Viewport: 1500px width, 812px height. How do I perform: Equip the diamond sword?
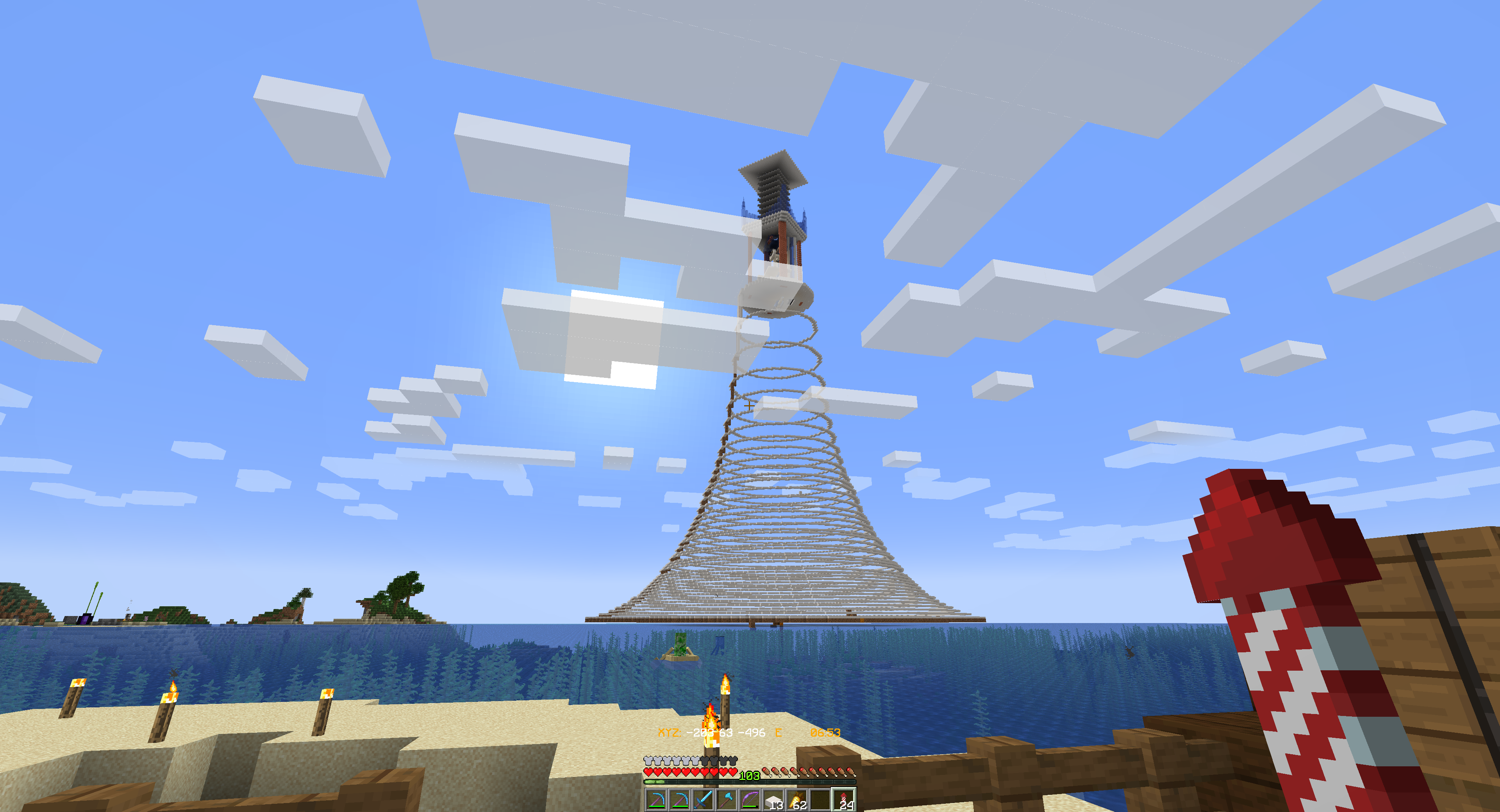click(x=704, y=800)
